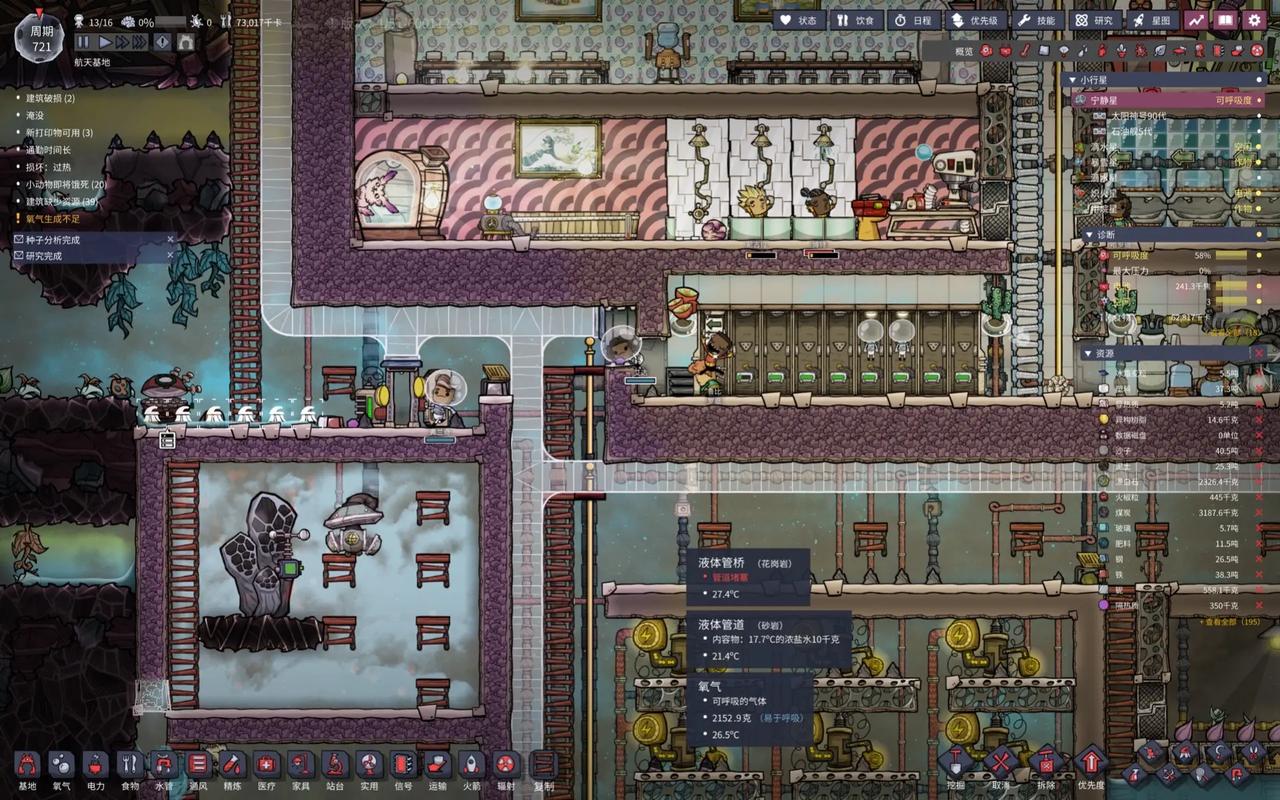Open the 火箭 (Rocketry) build category

click(470, 768)
